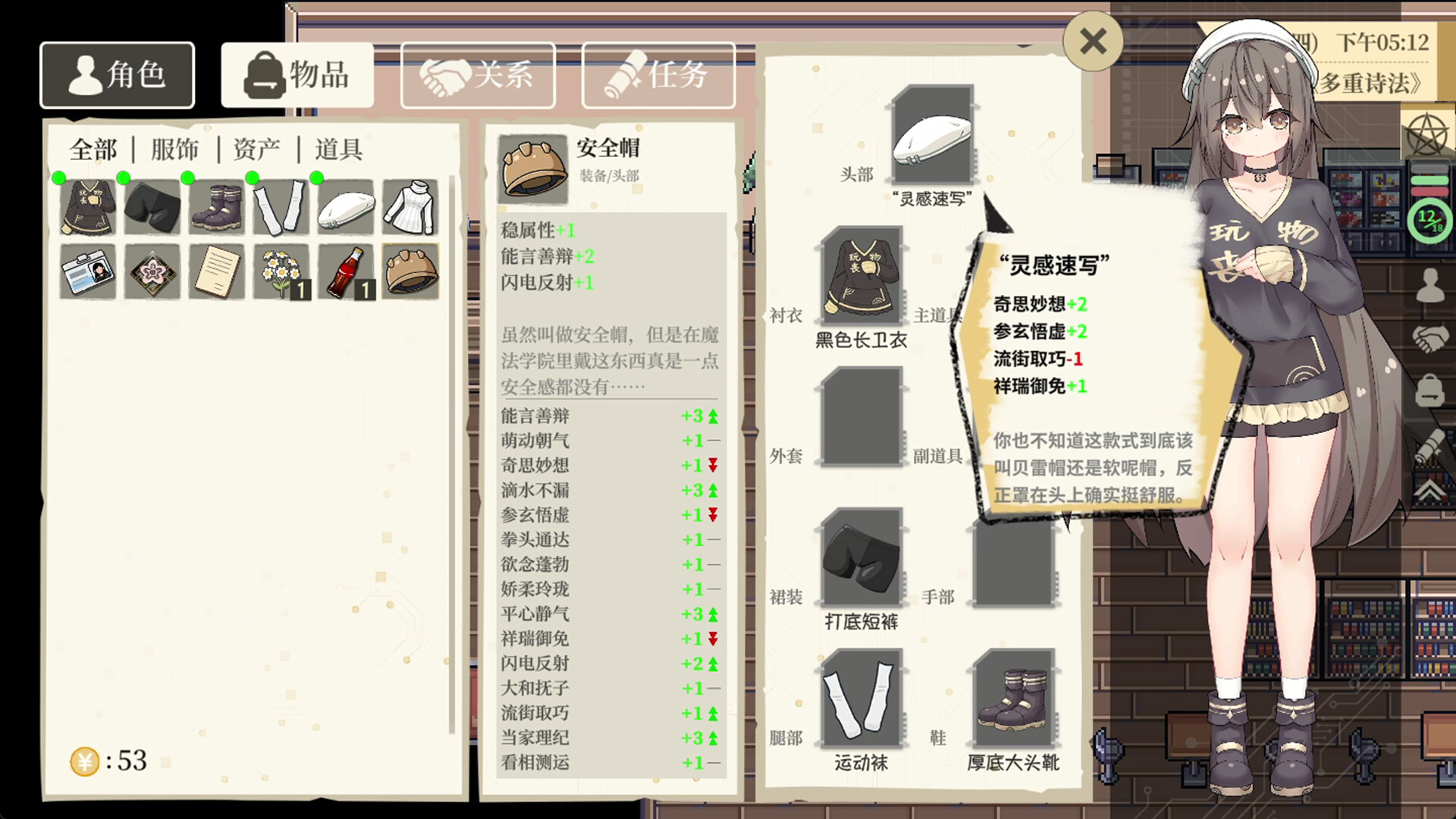Switch to the 任务 quests tab
1456x819 pixels.
coord(658,74)
